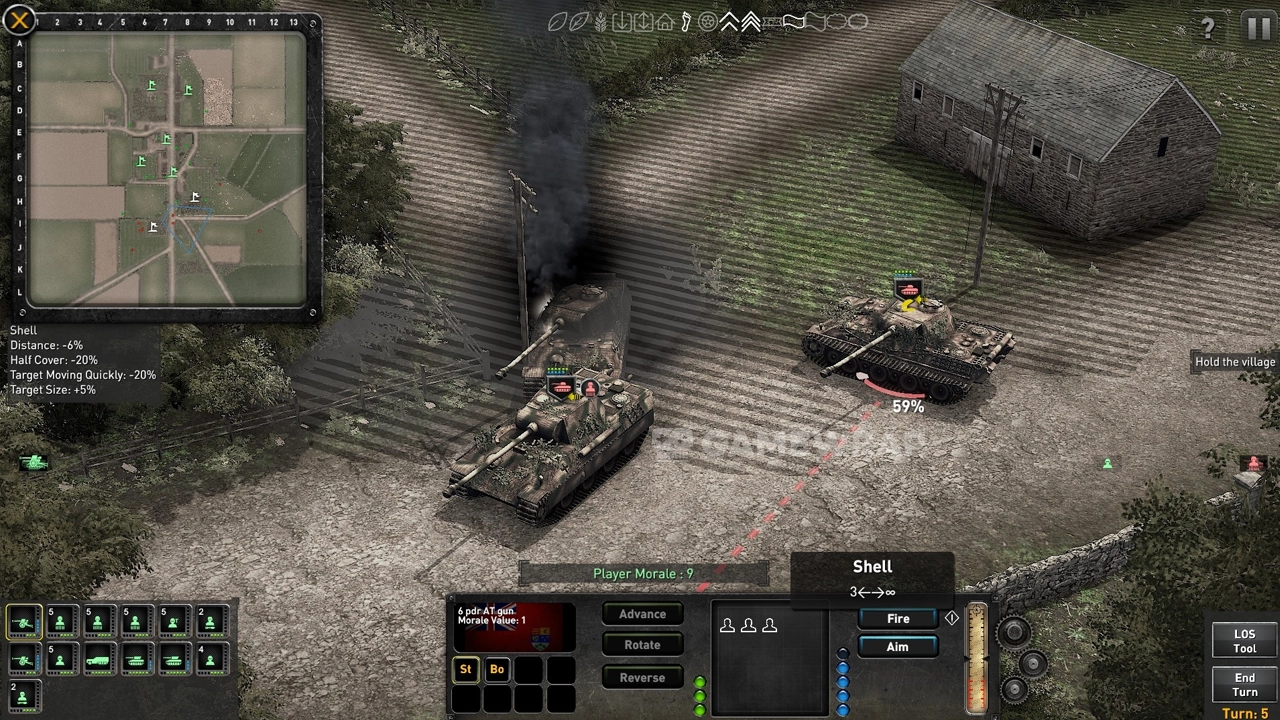Toggle the house terrain overlay icon
This screenshot has width=1280, height=720.
point(665,22)
